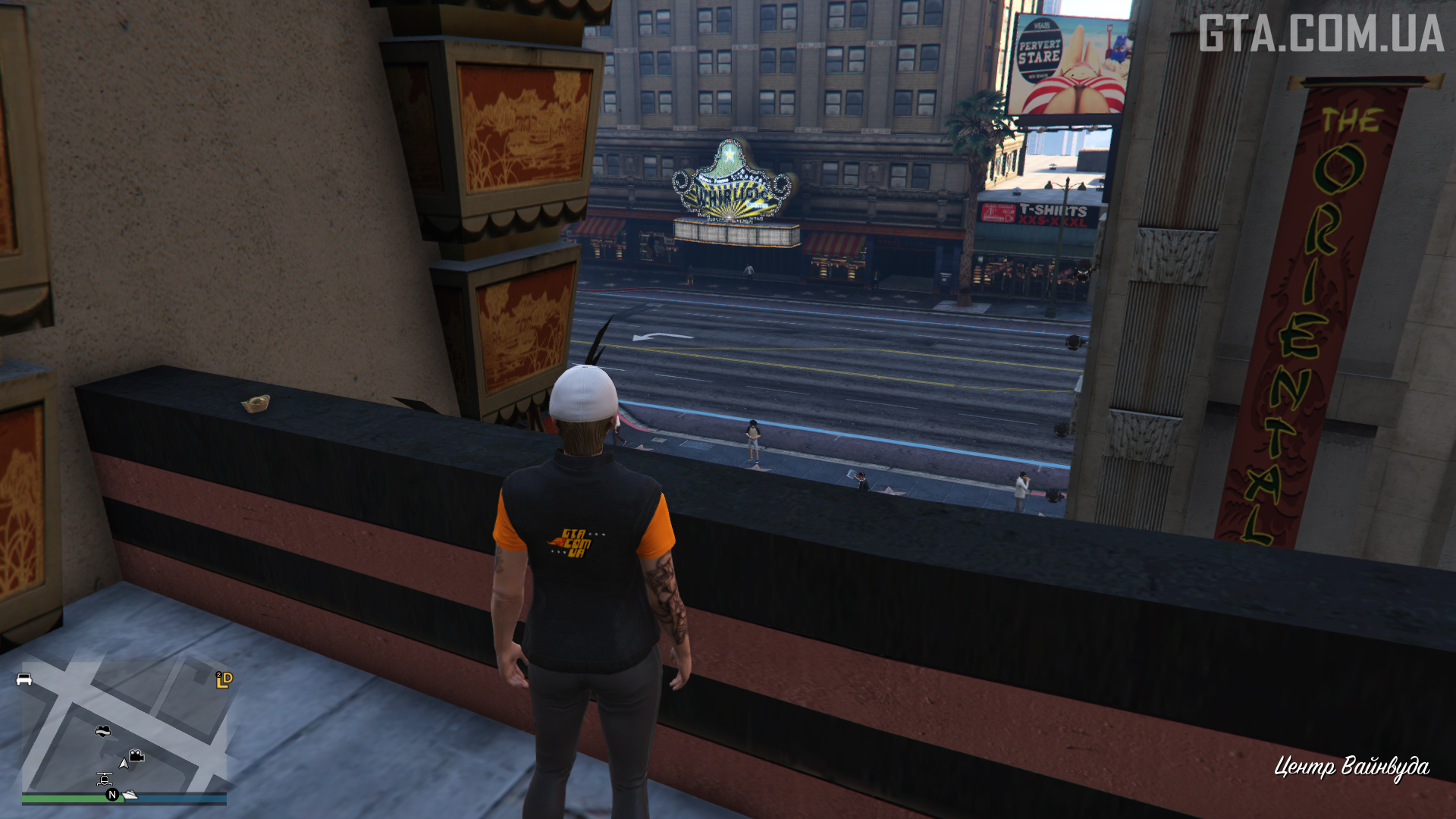Click the minimap in the corner

(x=124, y=728)
